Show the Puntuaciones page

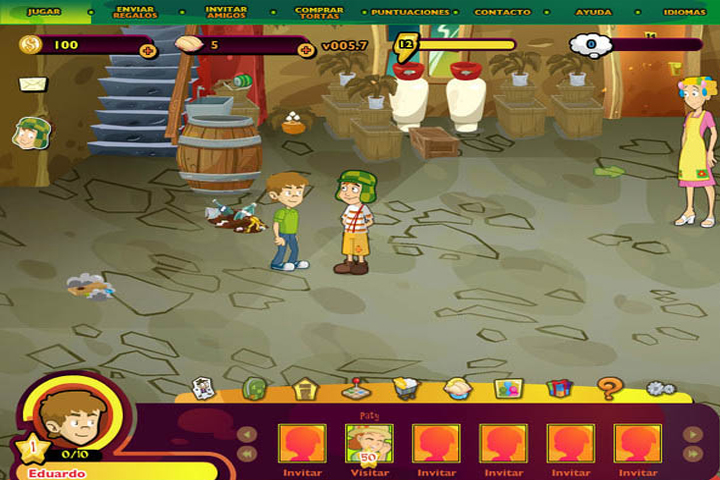click(410, 12)
